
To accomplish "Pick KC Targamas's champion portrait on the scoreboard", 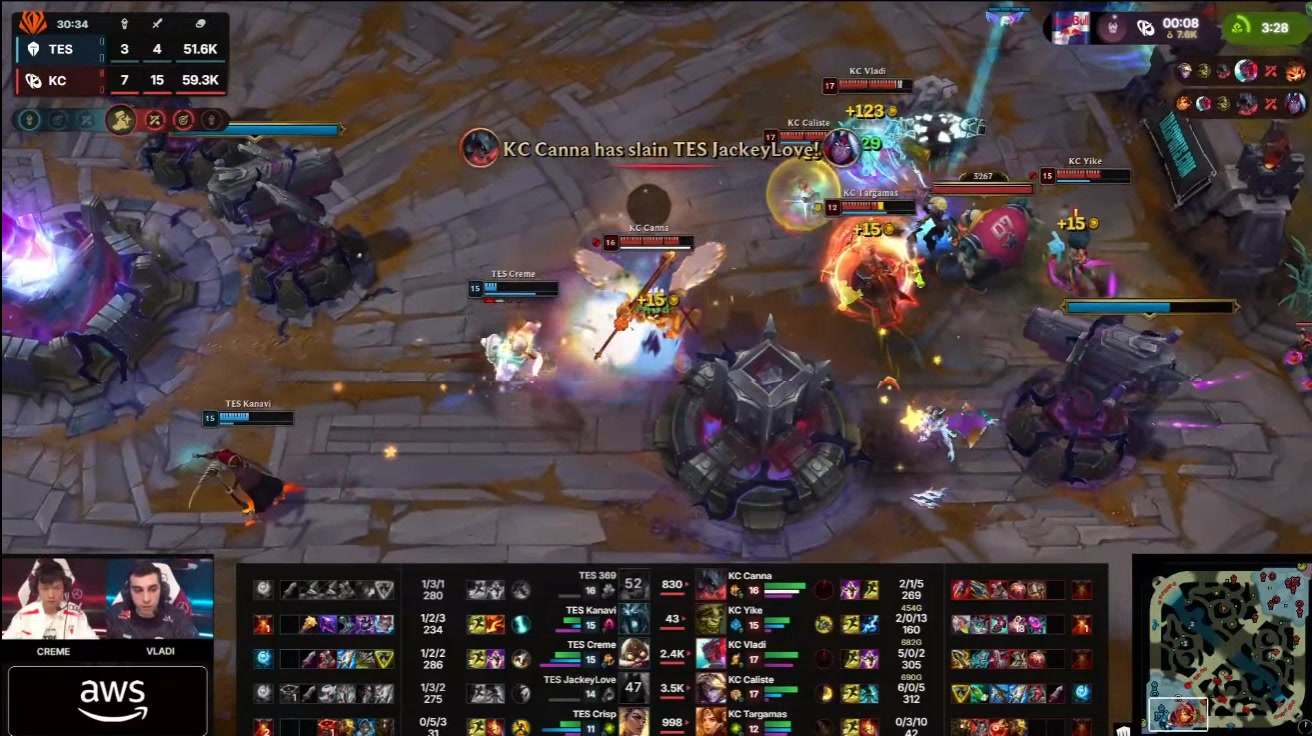I will pyautogui.click(x=711, y=721).
